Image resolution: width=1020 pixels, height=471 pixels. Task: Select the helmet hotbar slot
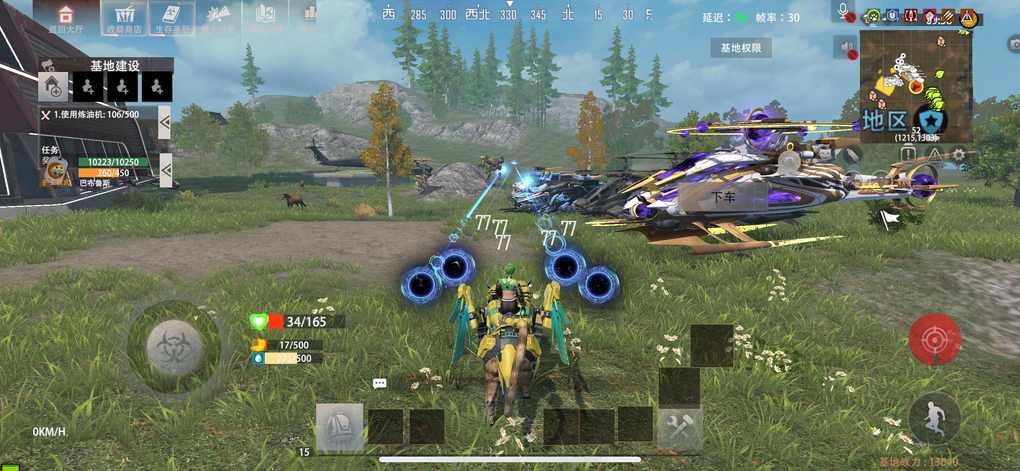pos(340,427)
